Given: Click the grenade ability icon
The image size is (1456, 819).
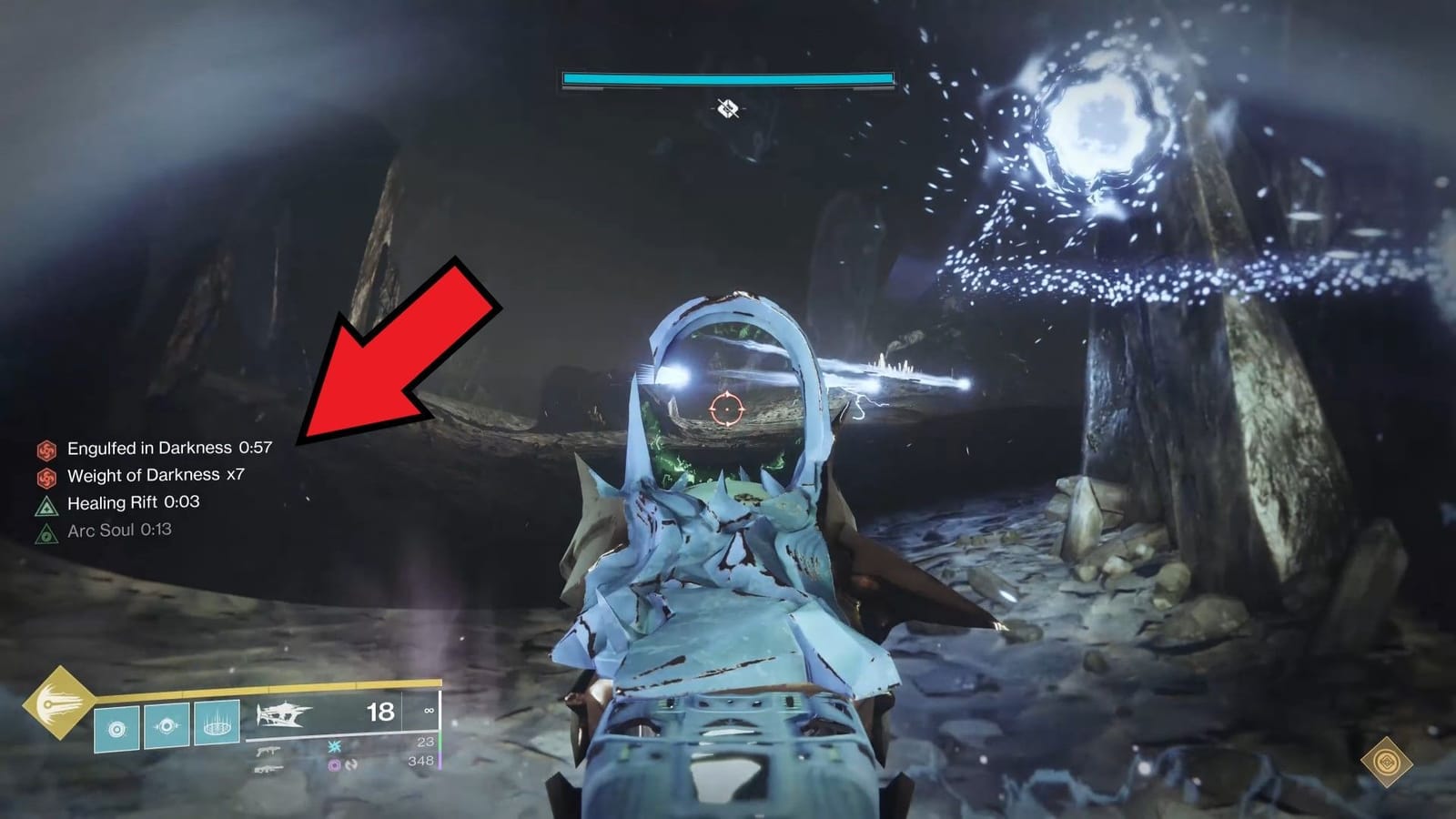Looking at the screenshot, I should pos(116,726).
